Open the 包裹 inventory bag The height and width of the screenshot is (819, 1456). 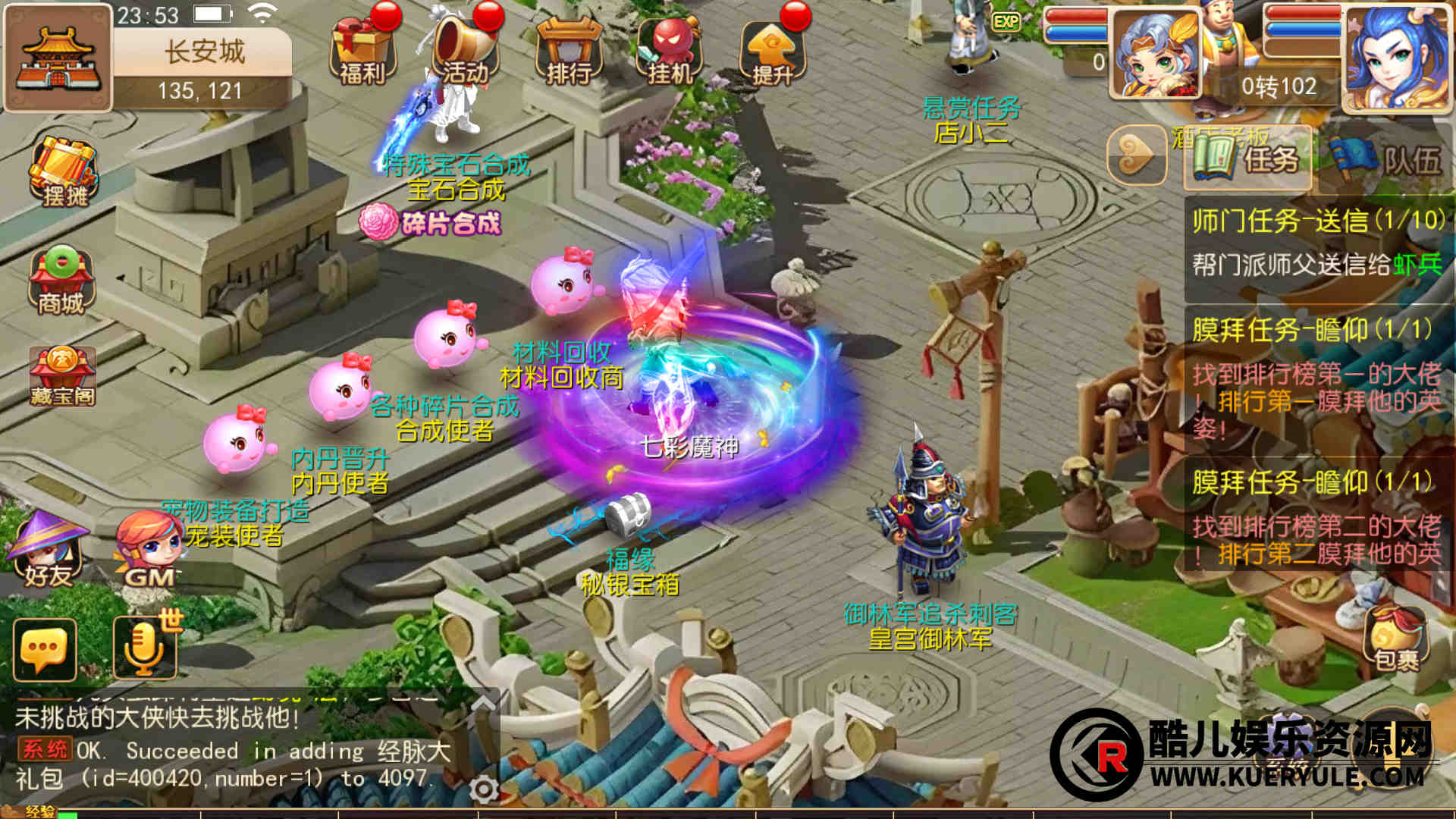coord(1396,639)
